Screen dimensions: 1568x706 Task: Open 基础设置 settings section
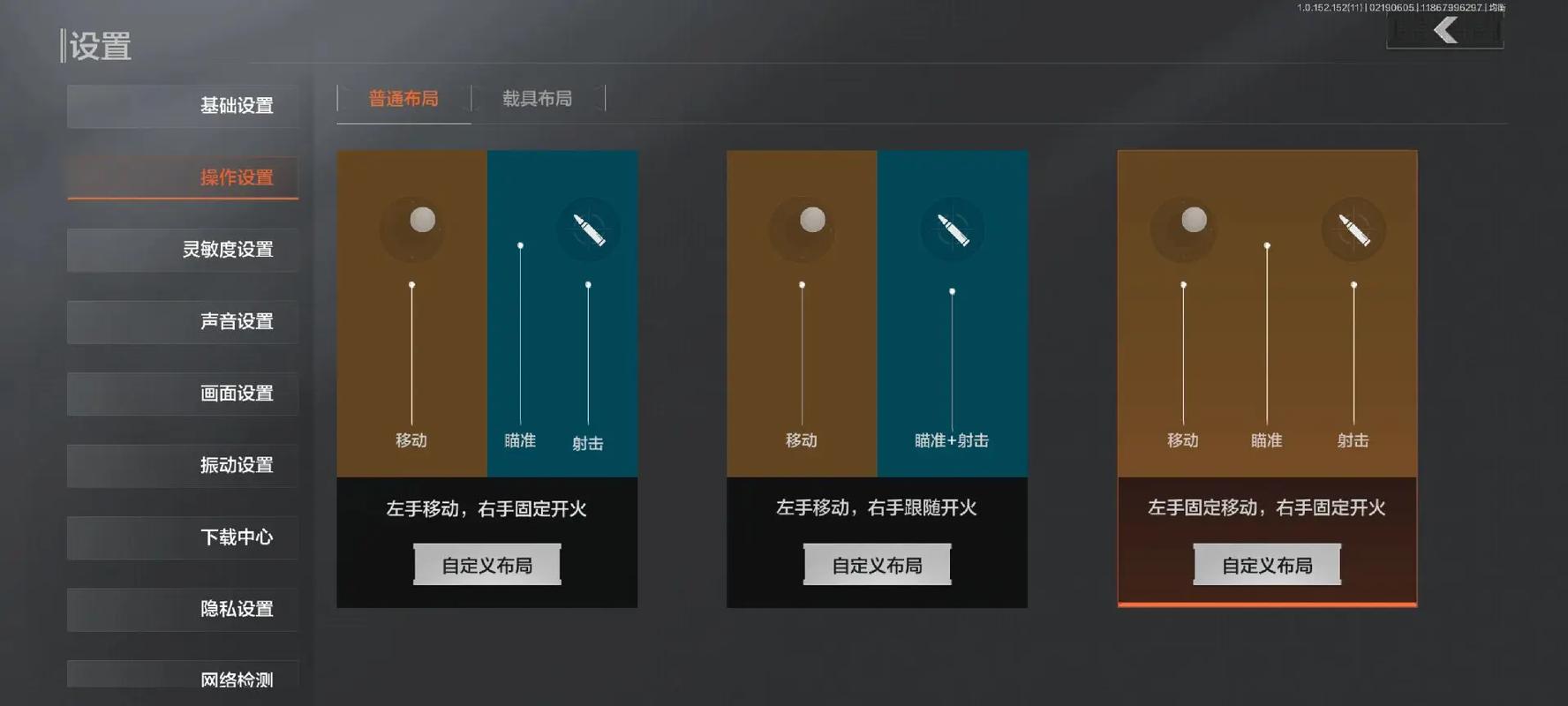pos(183,106)
